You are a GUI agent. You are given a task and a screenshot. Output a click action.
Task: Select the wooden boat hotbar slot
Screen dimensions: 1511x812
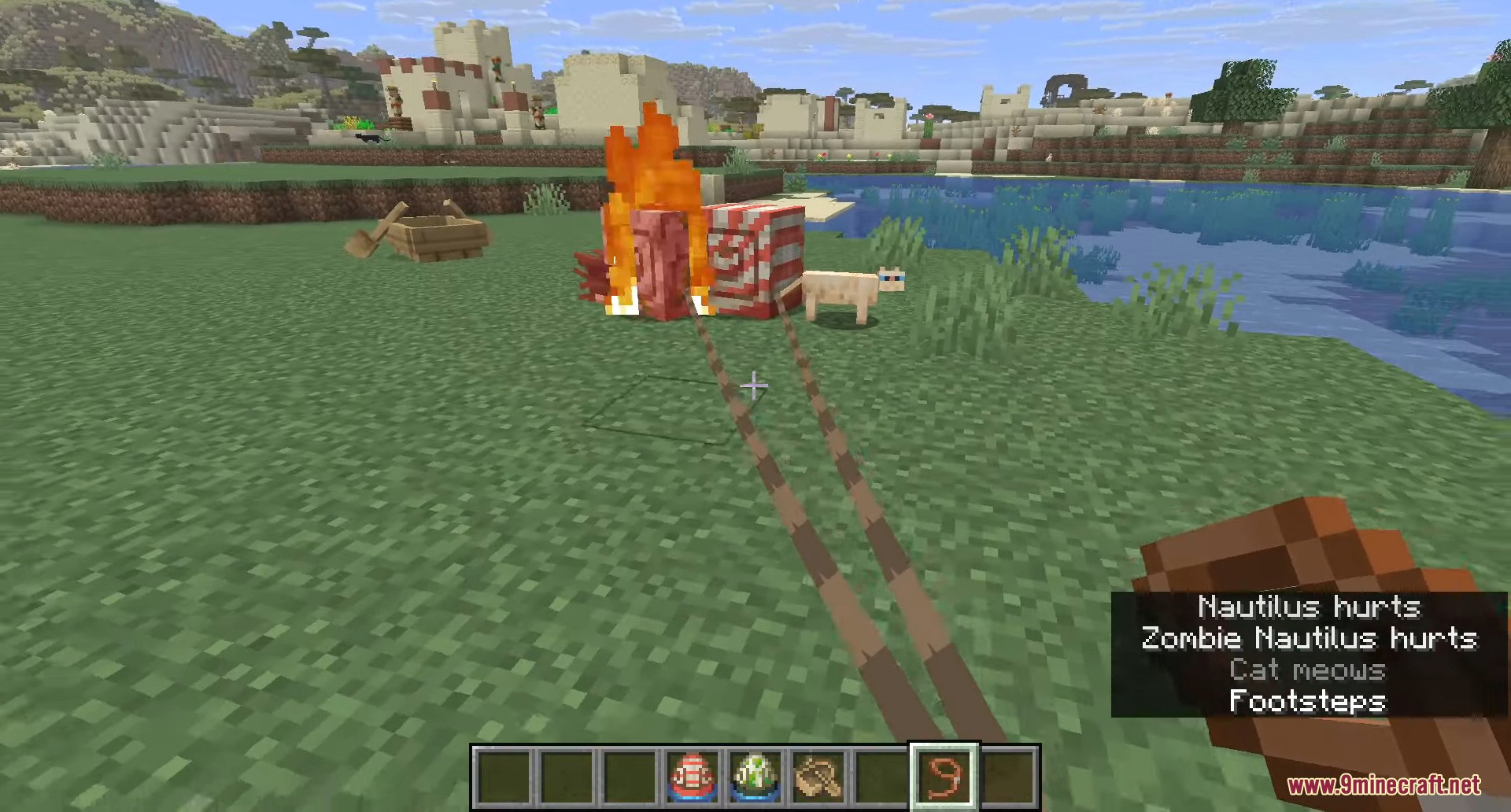818,777
